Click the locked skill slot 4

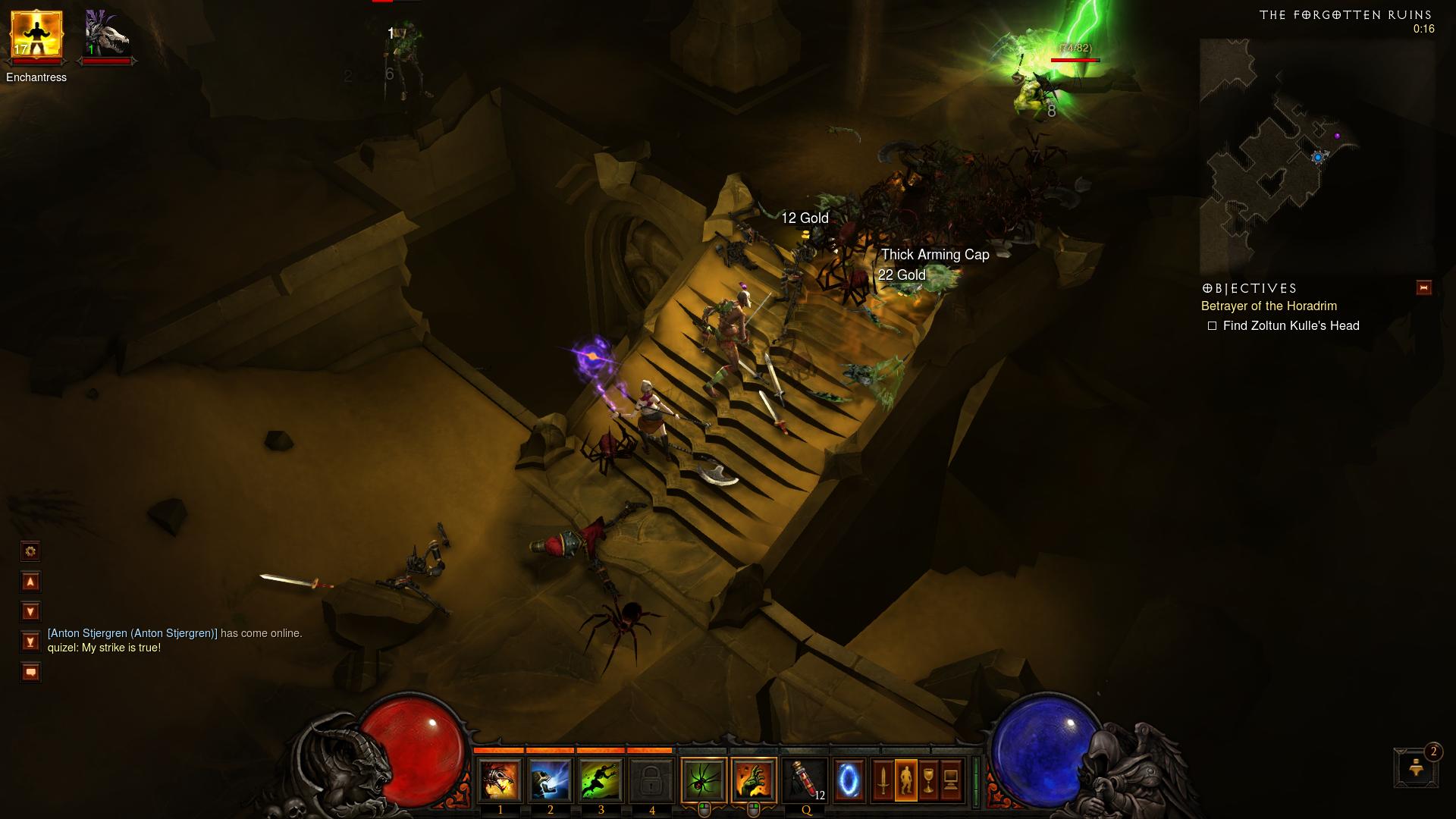point(651,780)
